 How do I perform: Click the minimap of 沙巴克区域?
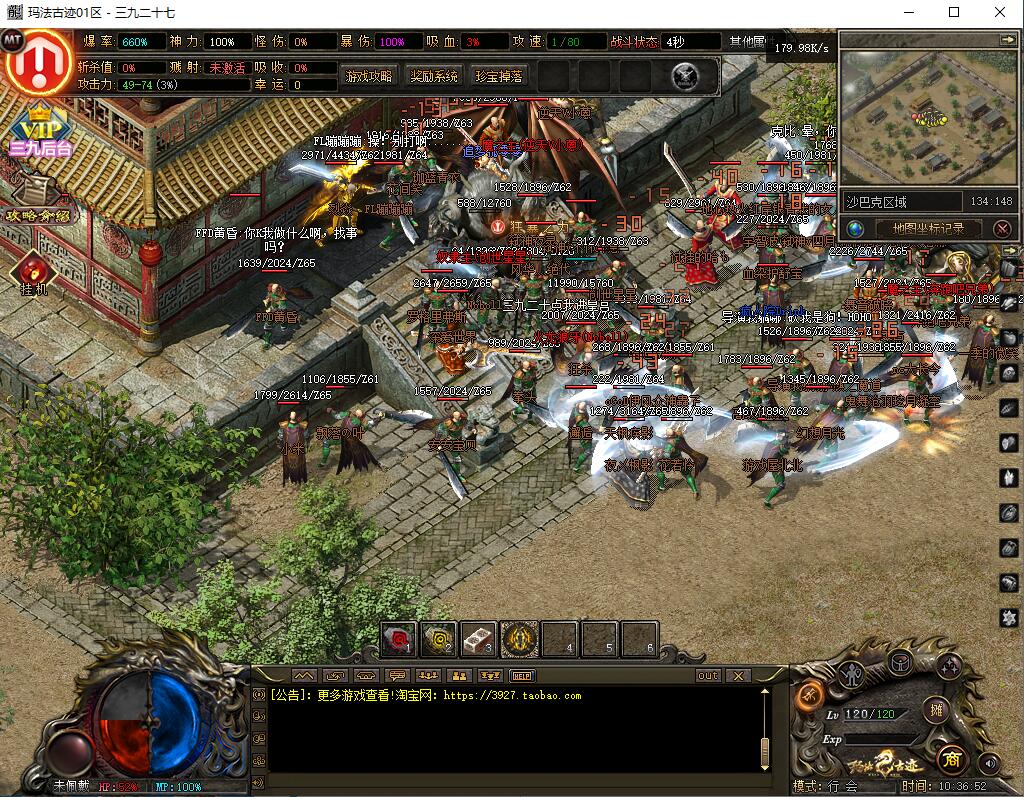[927, 117]
